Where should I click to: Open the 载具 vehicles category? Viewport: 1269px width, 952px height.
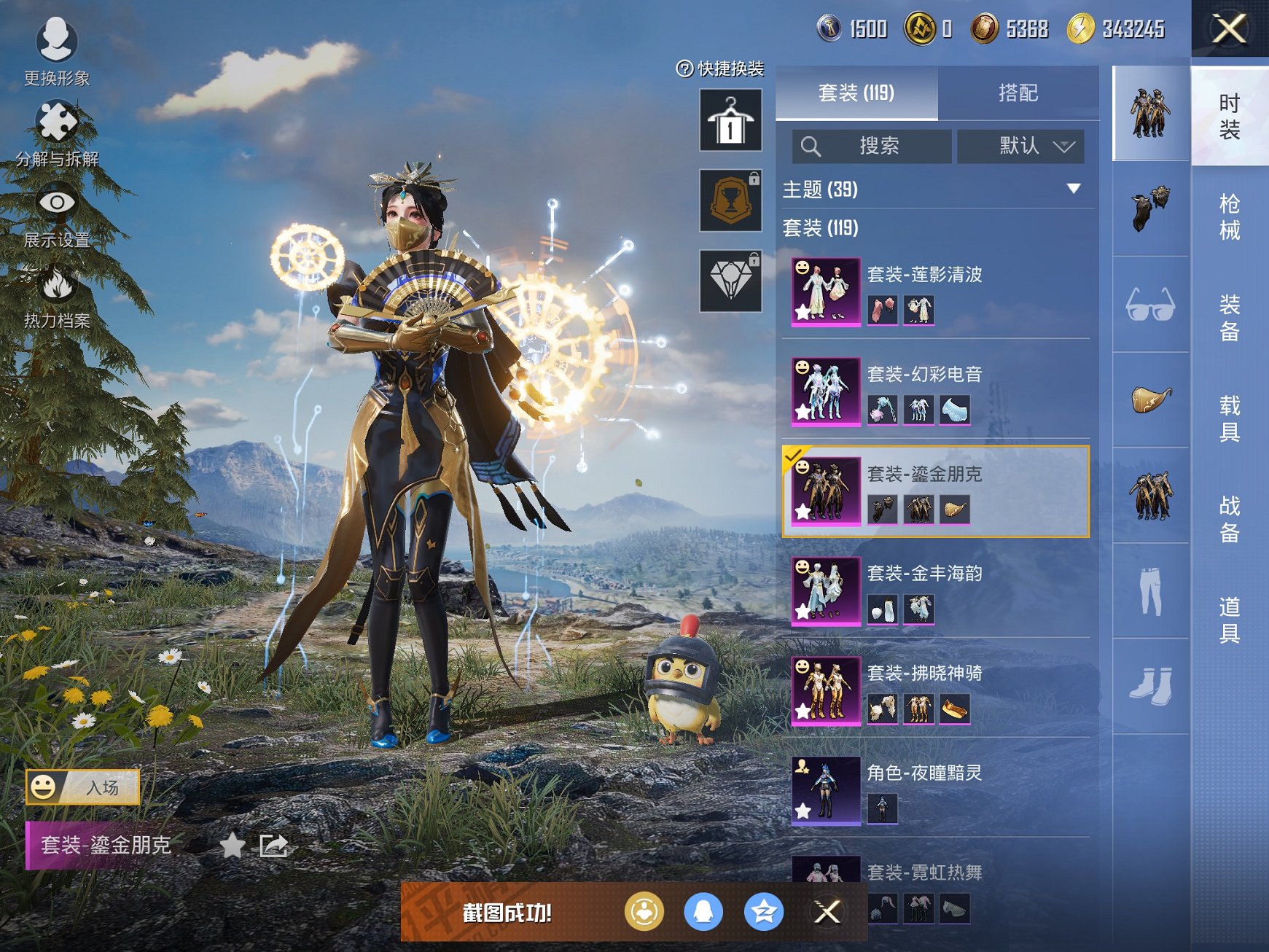(x=1230, y=418)
